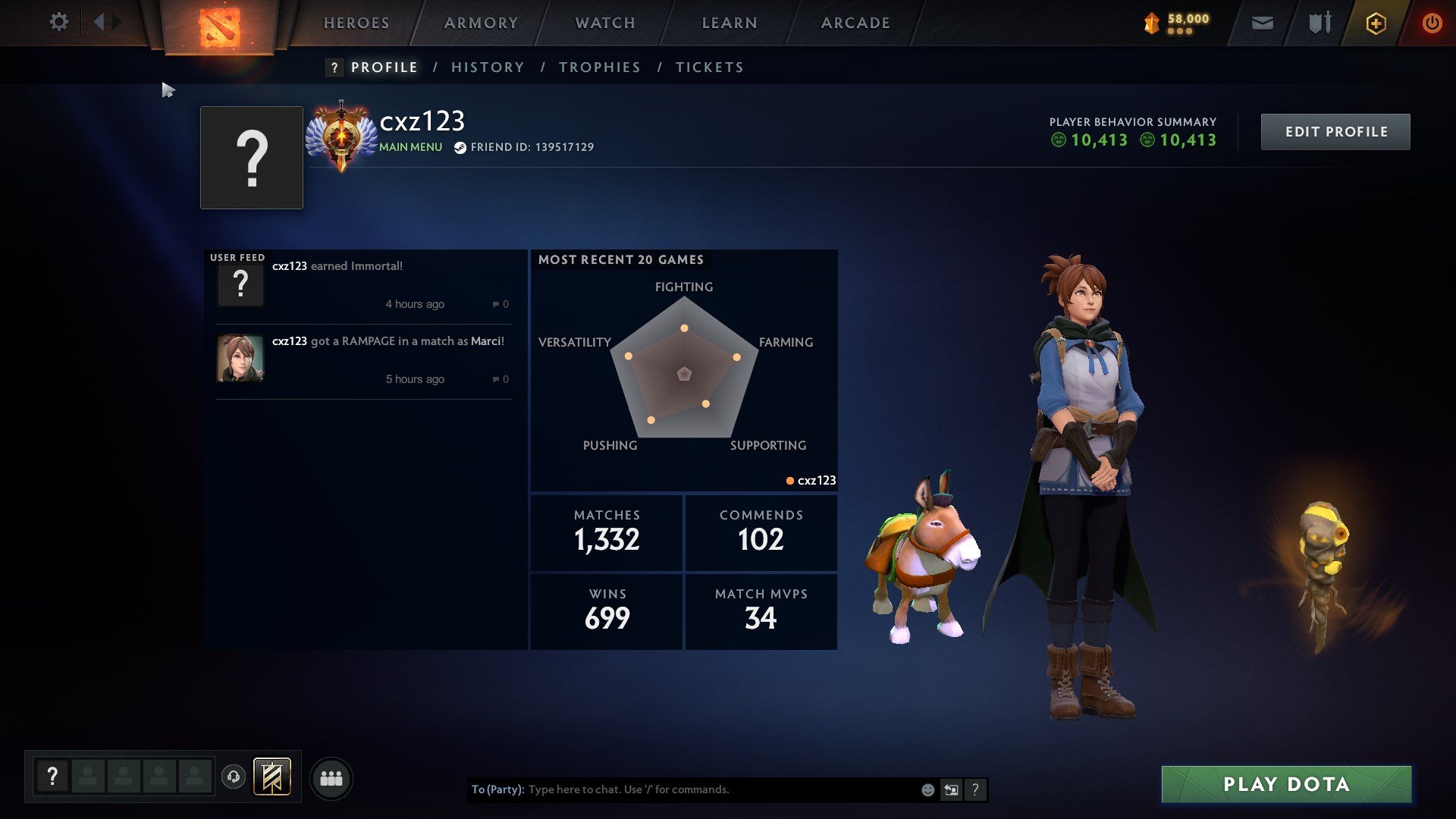
Task: Toggle chat help with the question mark icon
Action: coord(975,789)
